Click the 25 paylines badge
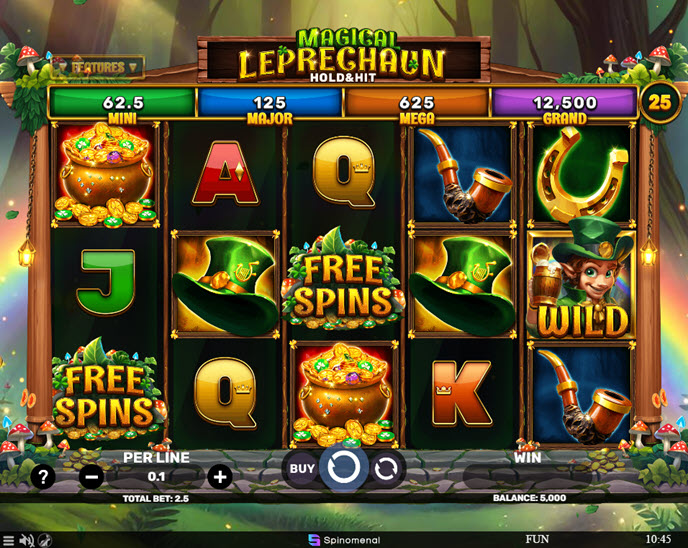The width and height of the screenshot is (688, 548). (x=658, y=102)
